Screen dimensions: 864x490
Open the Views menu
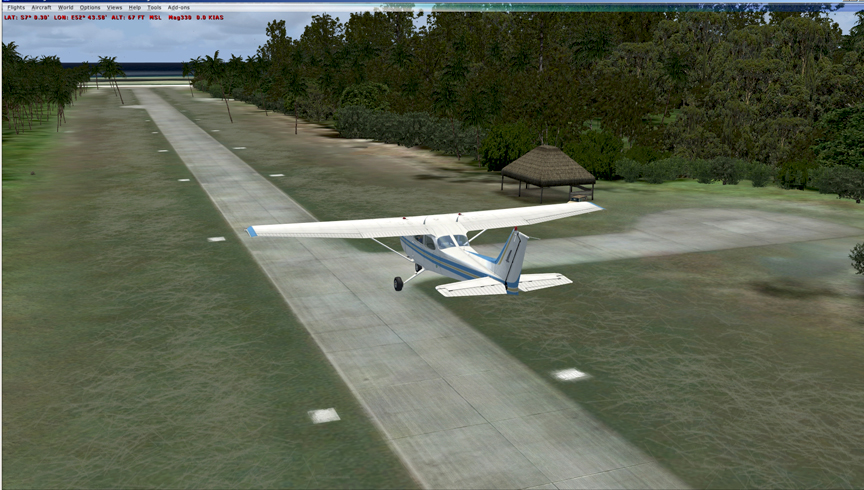[x=114, y=7]
